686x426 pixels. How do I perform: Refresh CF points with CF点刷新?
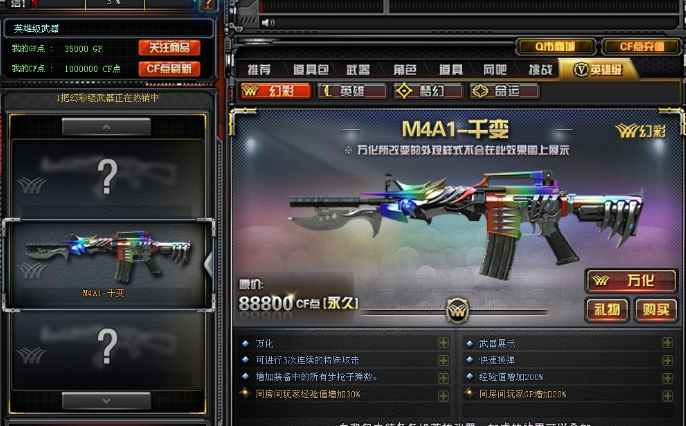click(x=169, y=68)
